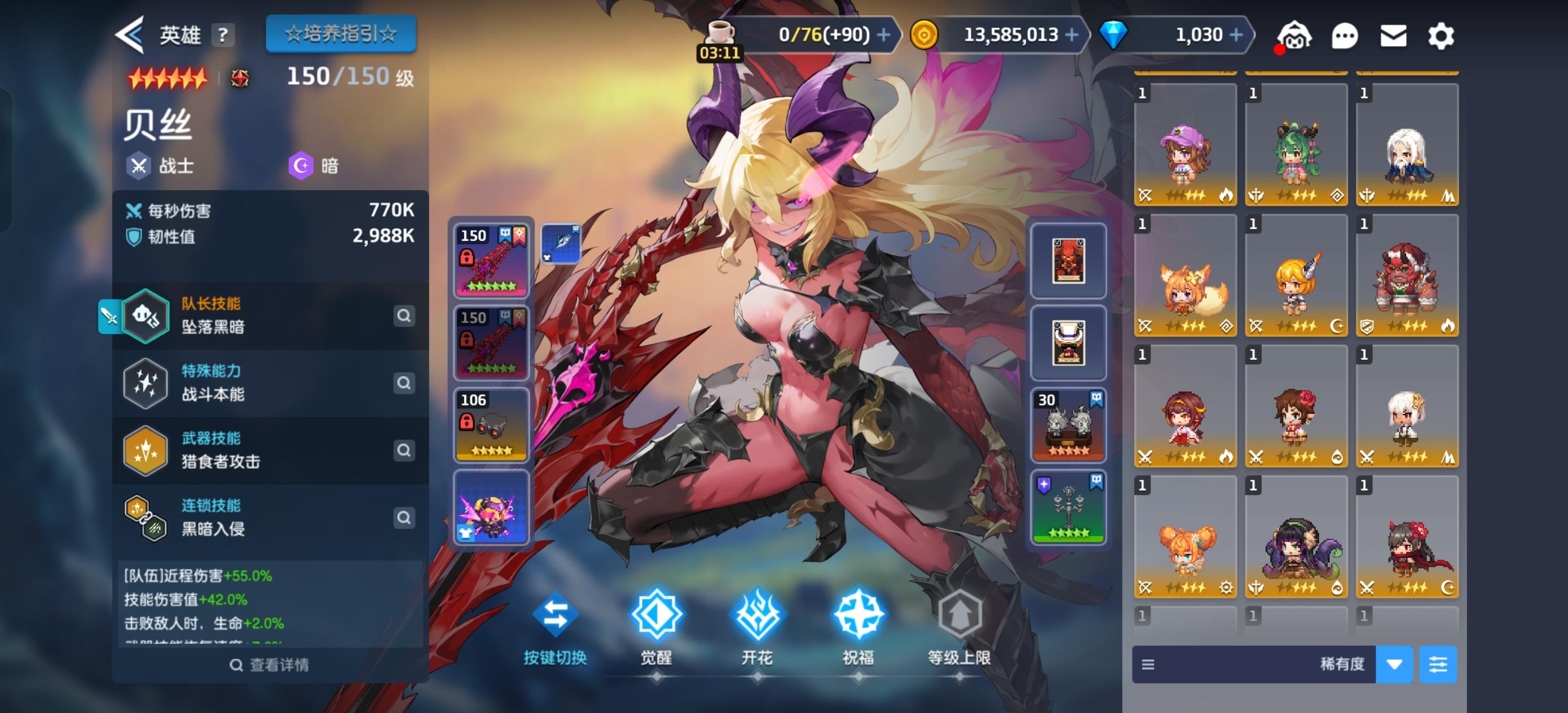Open the 祝福 blessing feature
1568x713 pixels.
point(860,617)
